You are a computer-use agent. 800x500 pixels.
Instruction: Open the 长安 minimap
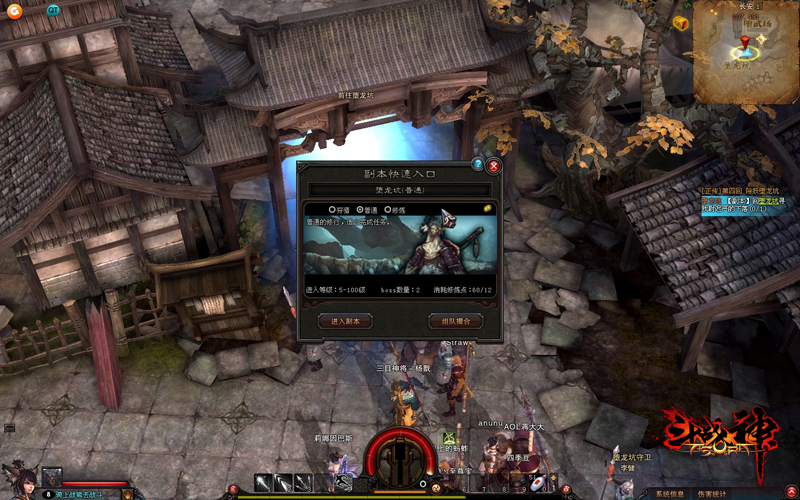[x=745, y=55]
